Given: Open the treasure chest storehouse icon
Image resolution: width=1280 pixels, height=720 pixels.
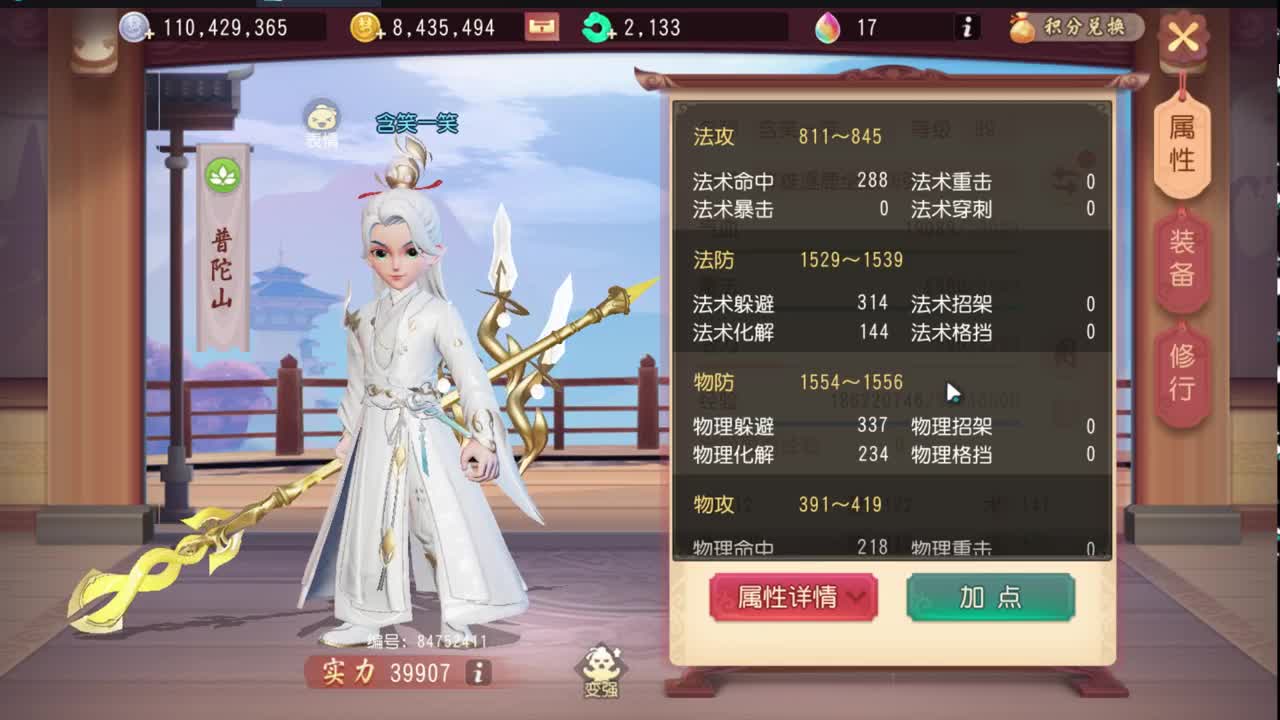Looking at the screenshot, I should pyautogui.click(x=541, y=27).
